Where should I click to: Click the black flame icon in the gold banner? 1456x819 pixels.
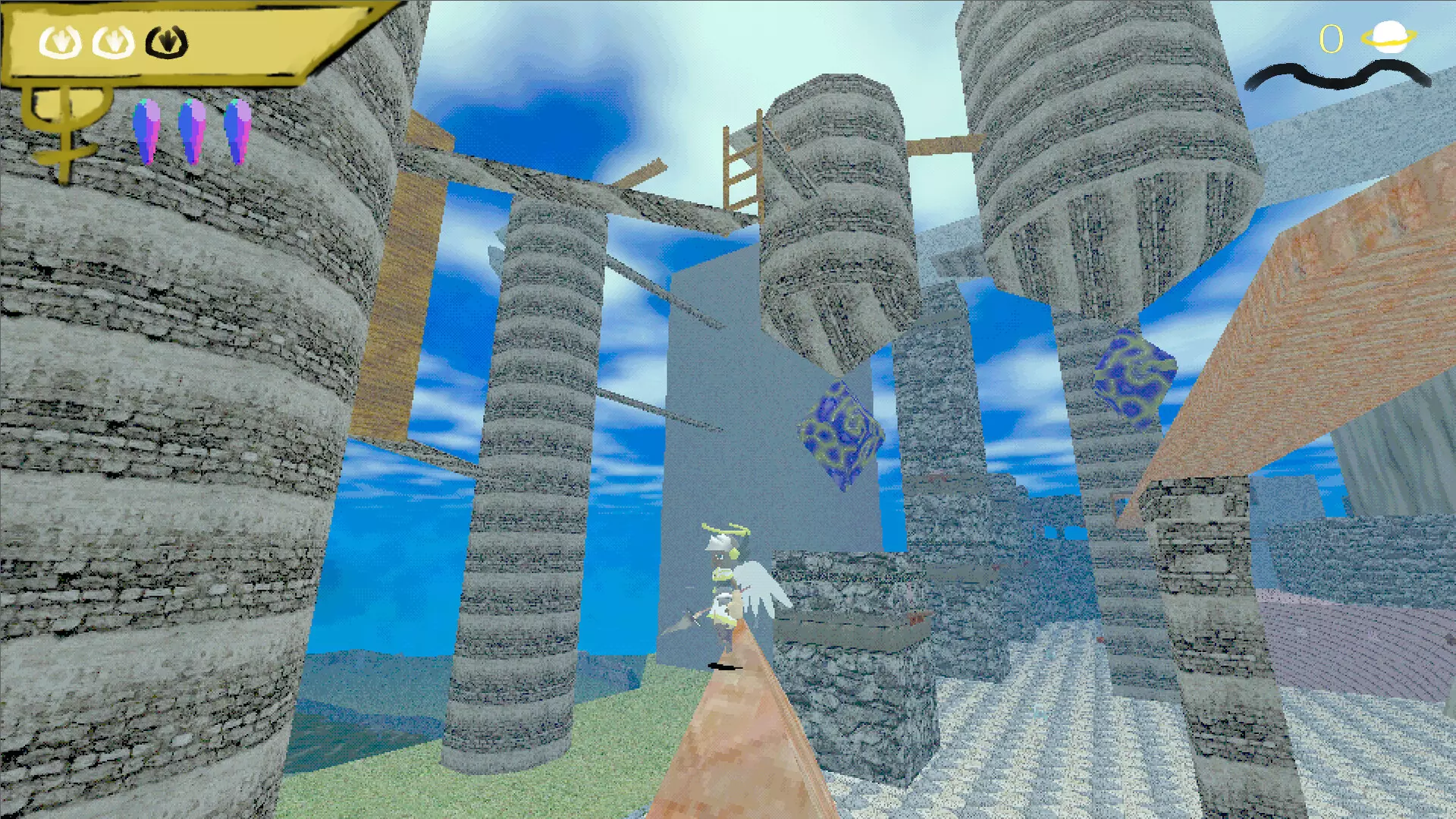point(166,42)
